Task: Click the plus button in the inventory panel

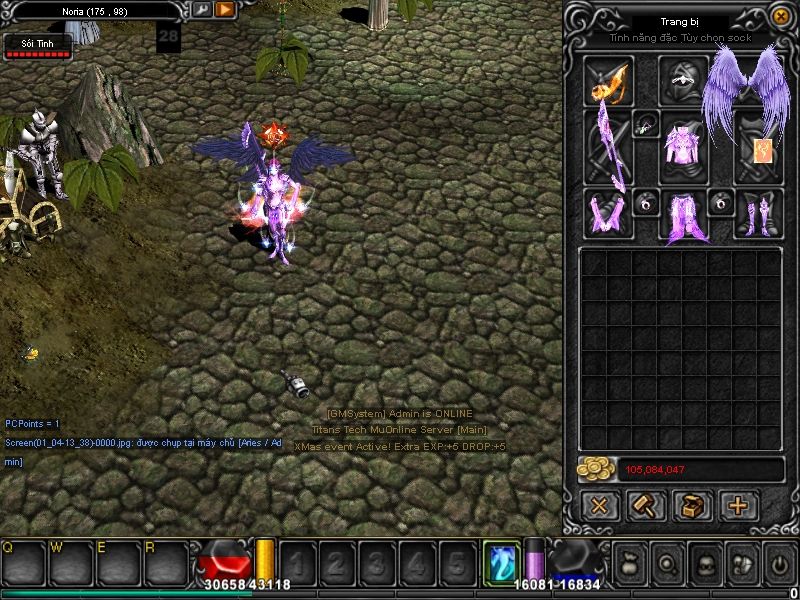Action: (x=739, y=506)
